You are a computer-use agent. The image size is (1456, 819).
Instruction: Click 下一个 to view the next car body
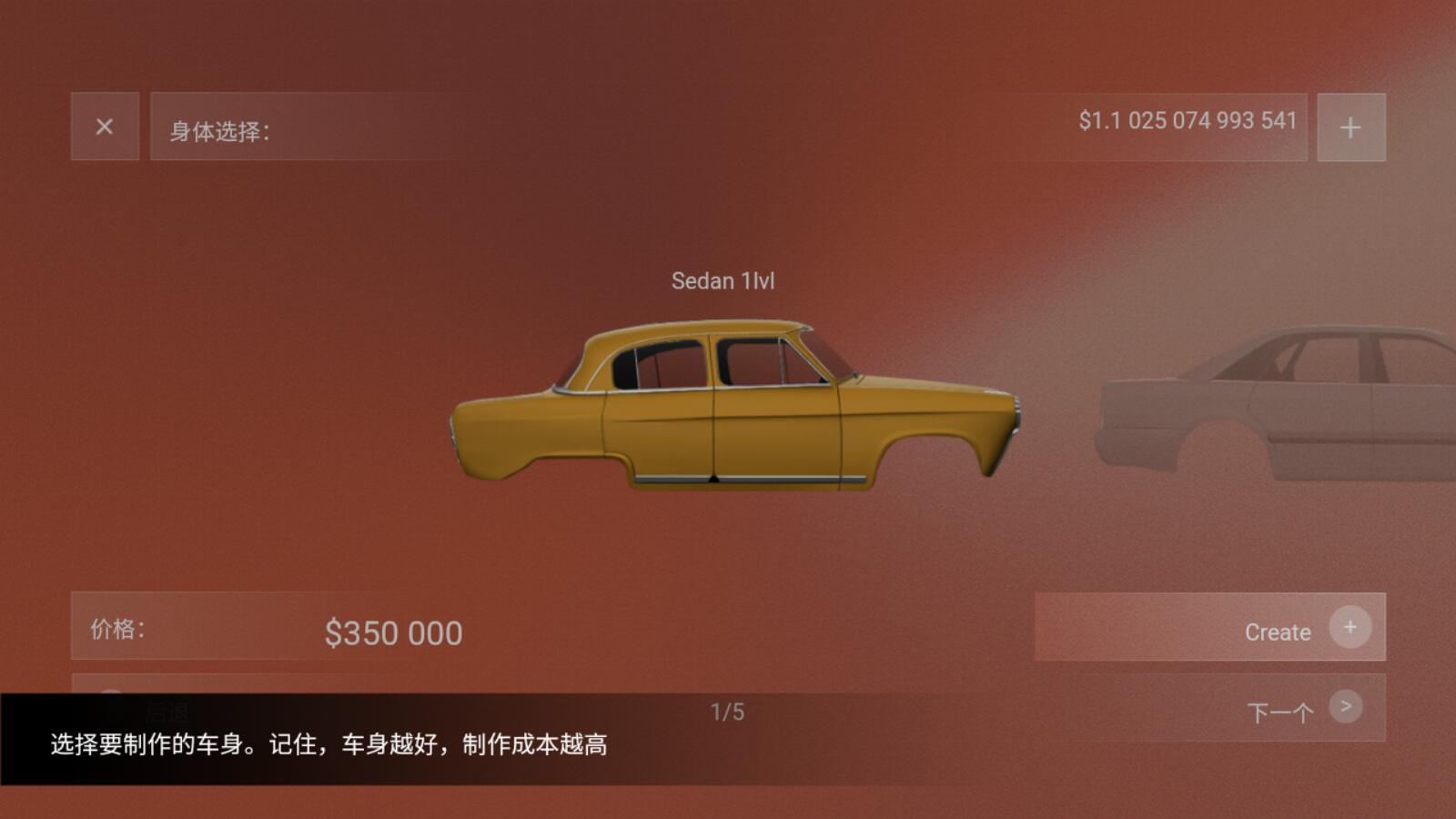(x=1279, y=708)
